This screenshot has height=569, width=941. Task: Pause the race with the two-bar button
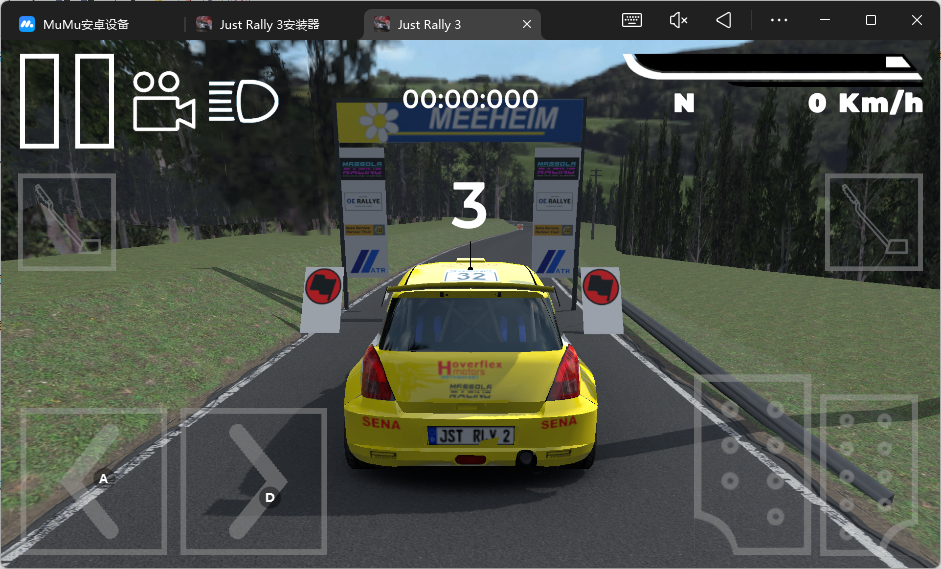(67, 101)
